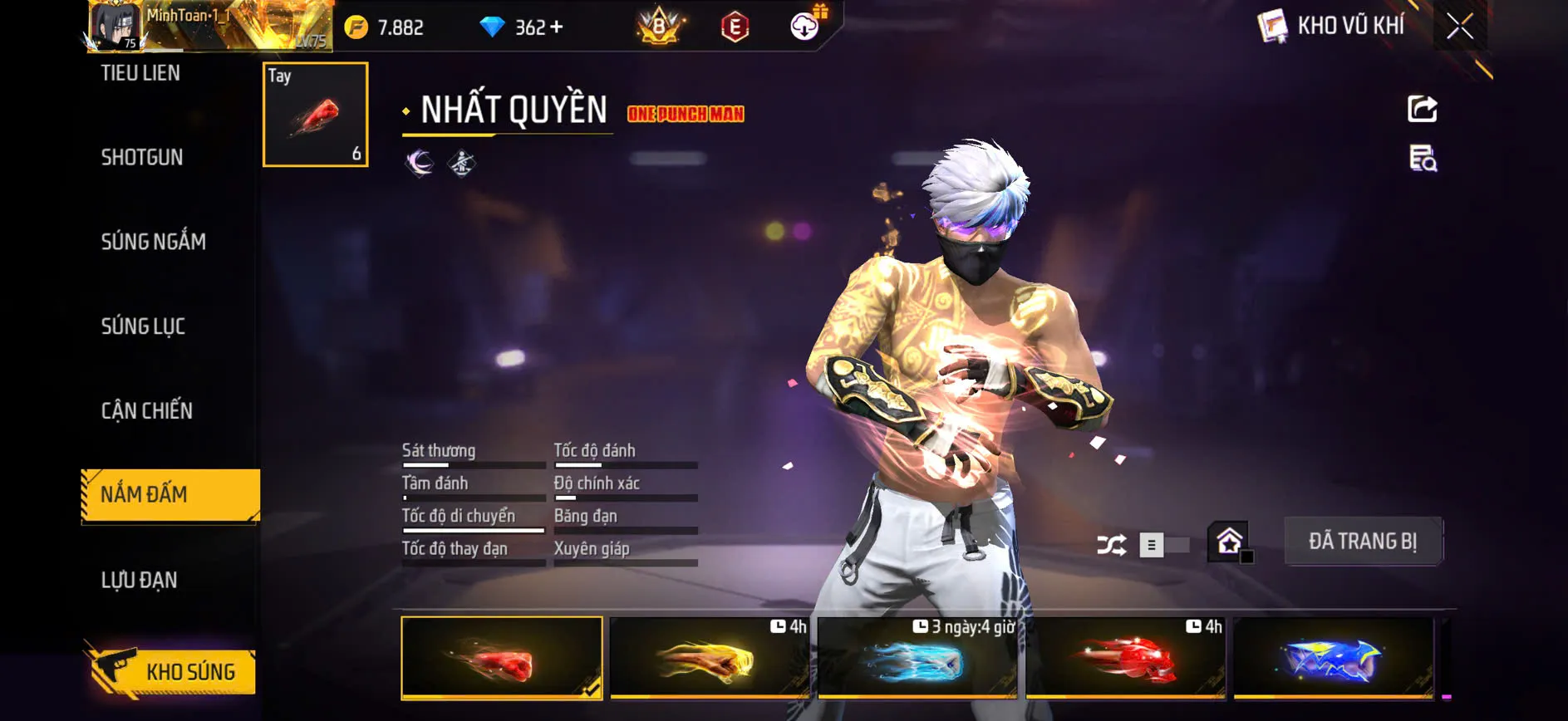This screenshot has width=1568, height=721.
Task: Select the SÚNG NGẮM category
Action: [x=155, y=241]
